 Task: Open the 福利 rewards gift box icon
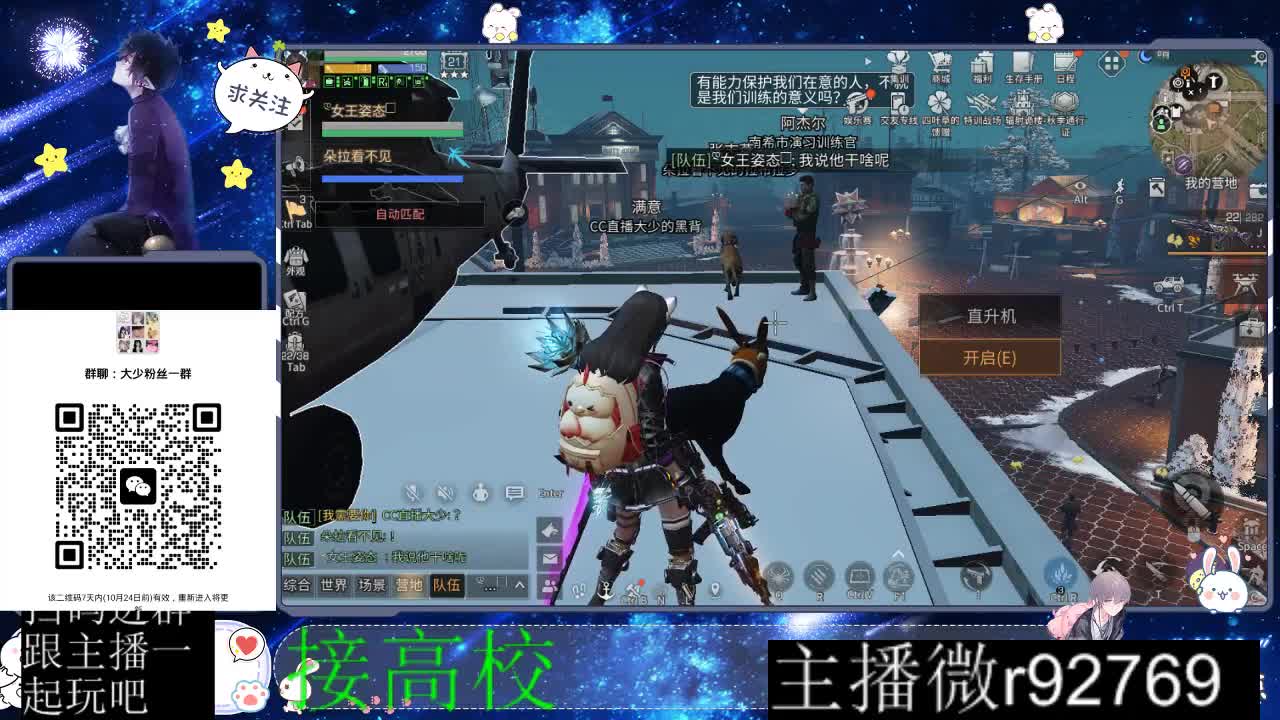[982, 62]
